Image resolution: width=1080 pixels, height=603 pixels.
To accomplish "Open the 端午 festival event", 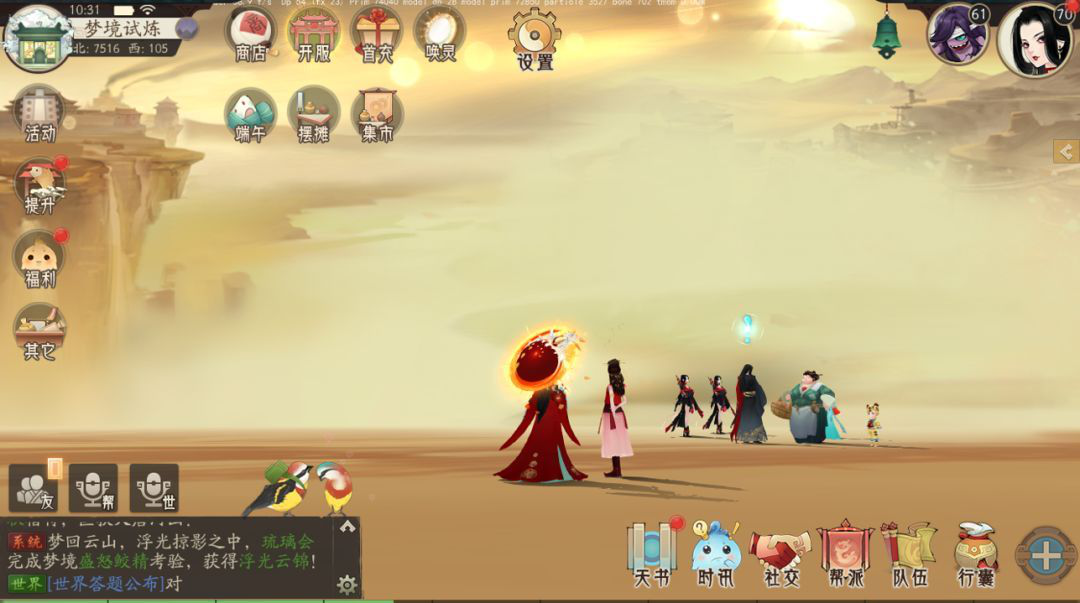I will click(x=250, y=113).
